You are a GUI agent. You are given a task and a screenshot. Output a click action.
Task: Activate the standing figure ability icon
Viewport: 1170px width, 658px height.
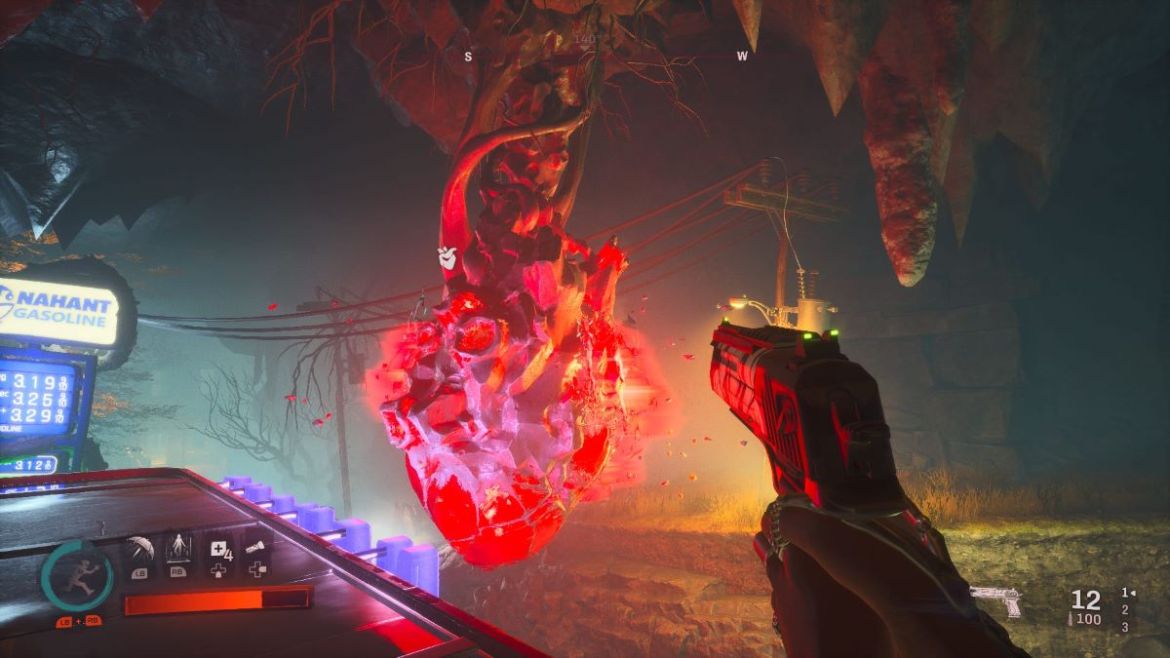(x=178, y=549)
